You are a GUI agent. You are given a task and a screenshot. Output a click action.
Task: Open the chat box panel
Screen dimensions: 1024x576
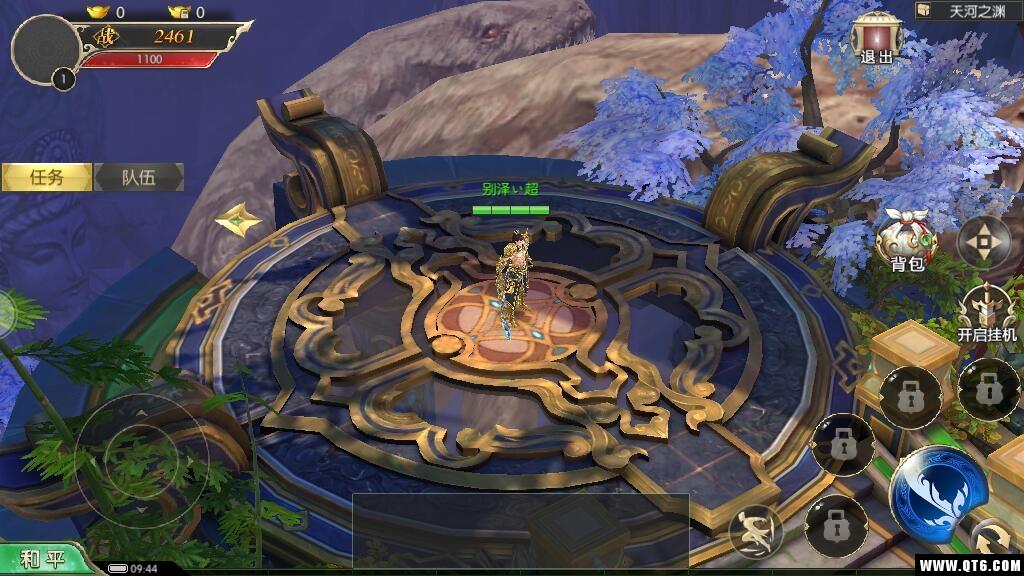[520, 528]
